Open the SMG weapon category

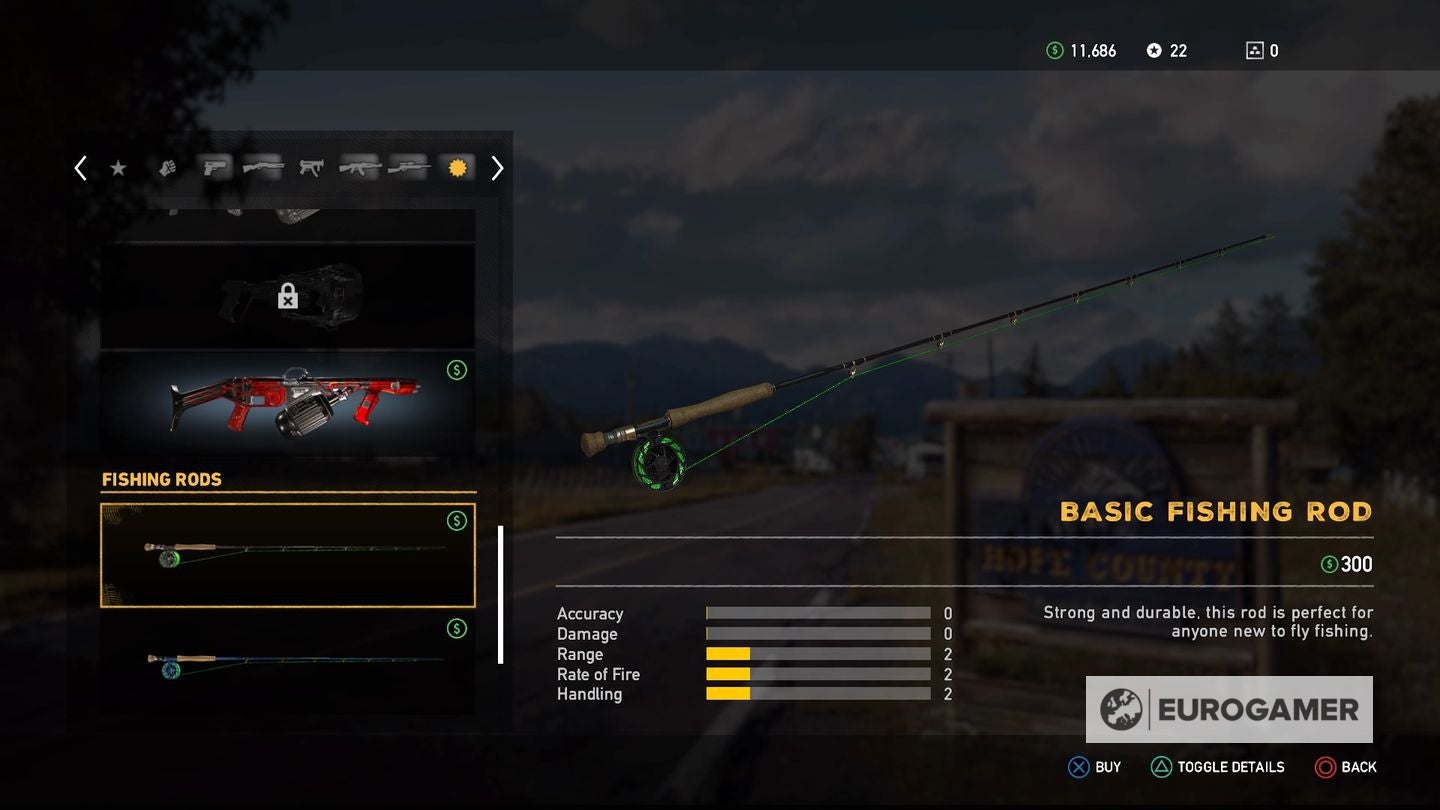[311, 168]
